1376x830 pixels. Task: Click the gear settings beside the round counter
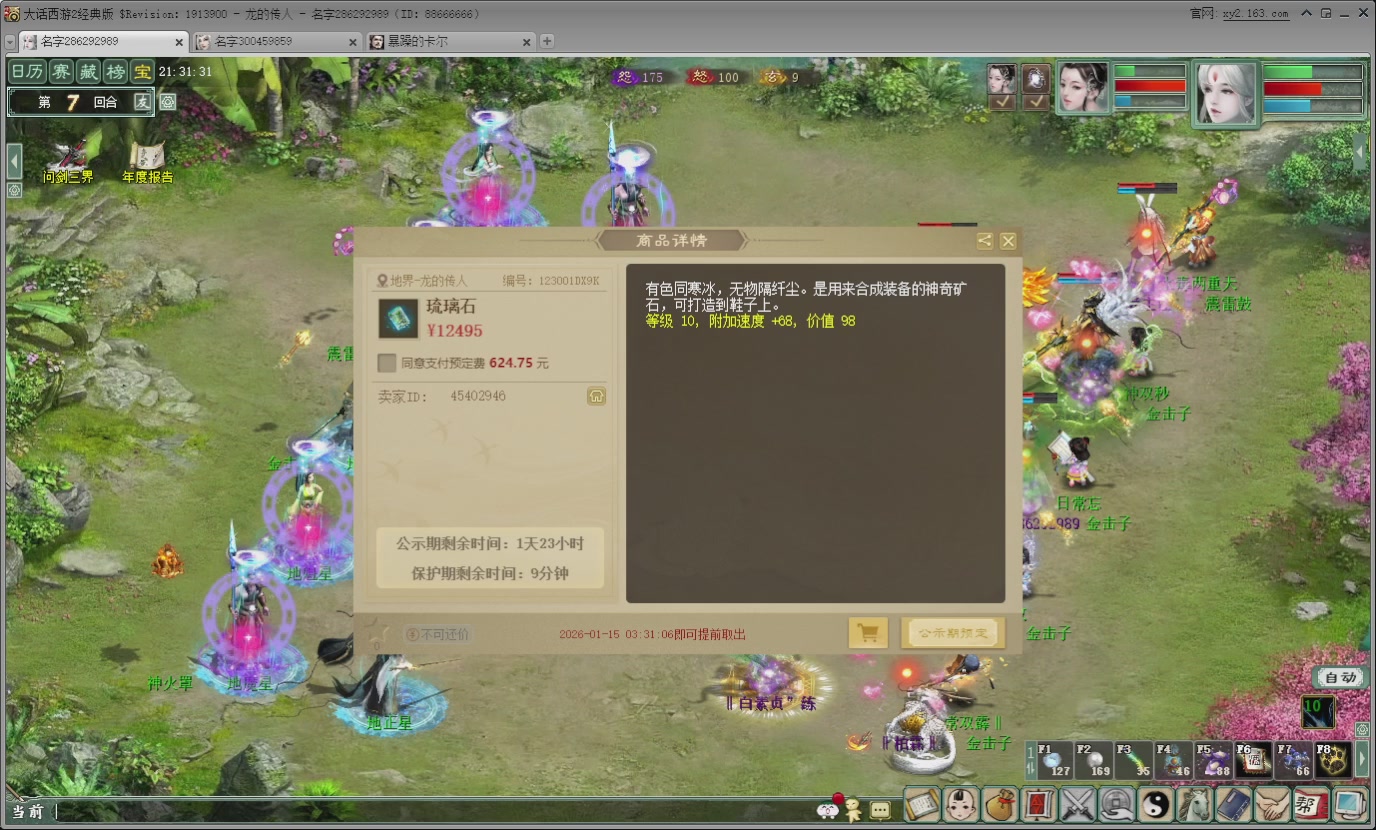coord(168,102)
